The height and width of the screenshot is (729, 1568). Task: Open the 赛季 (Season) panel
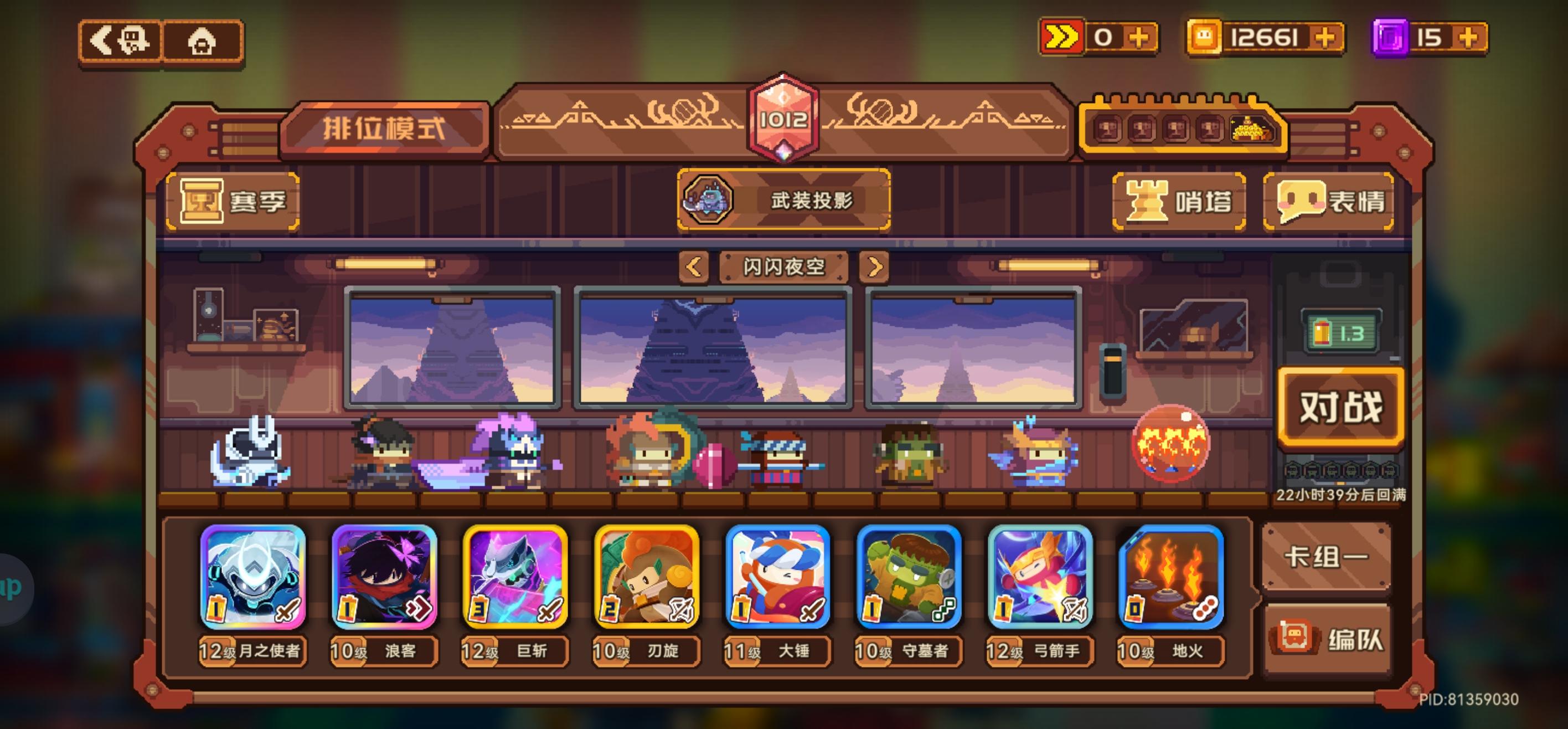(x=233, y=203)
